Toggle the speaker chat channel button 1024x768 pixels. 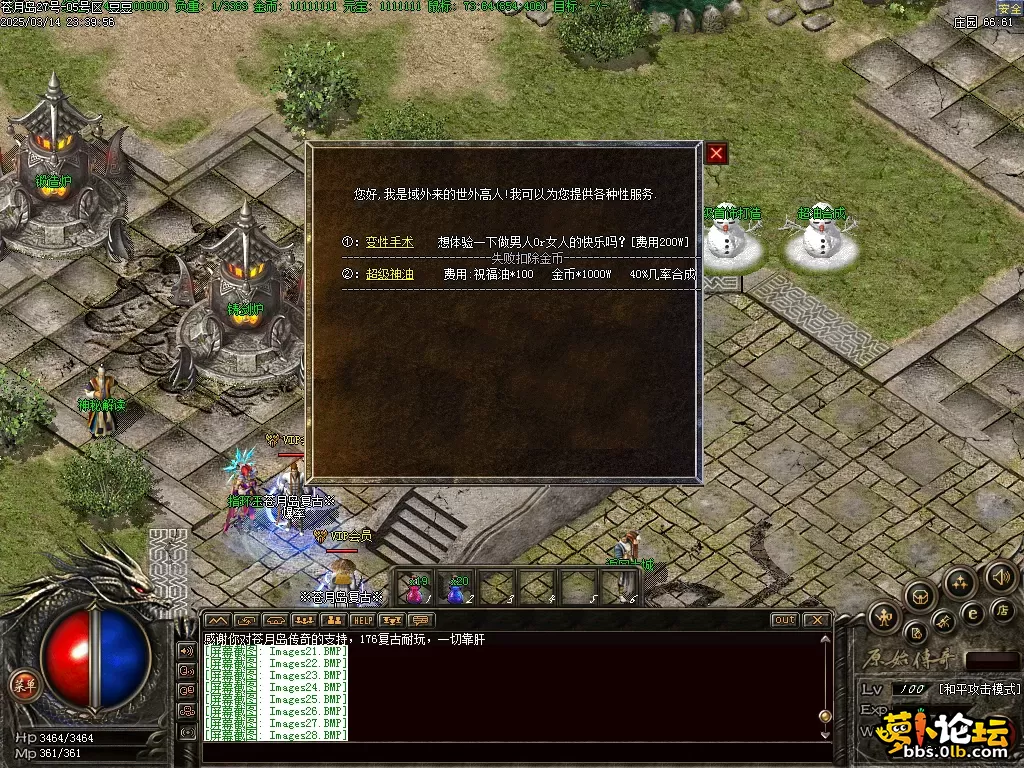pyautogui.click(x=186, y=650)
